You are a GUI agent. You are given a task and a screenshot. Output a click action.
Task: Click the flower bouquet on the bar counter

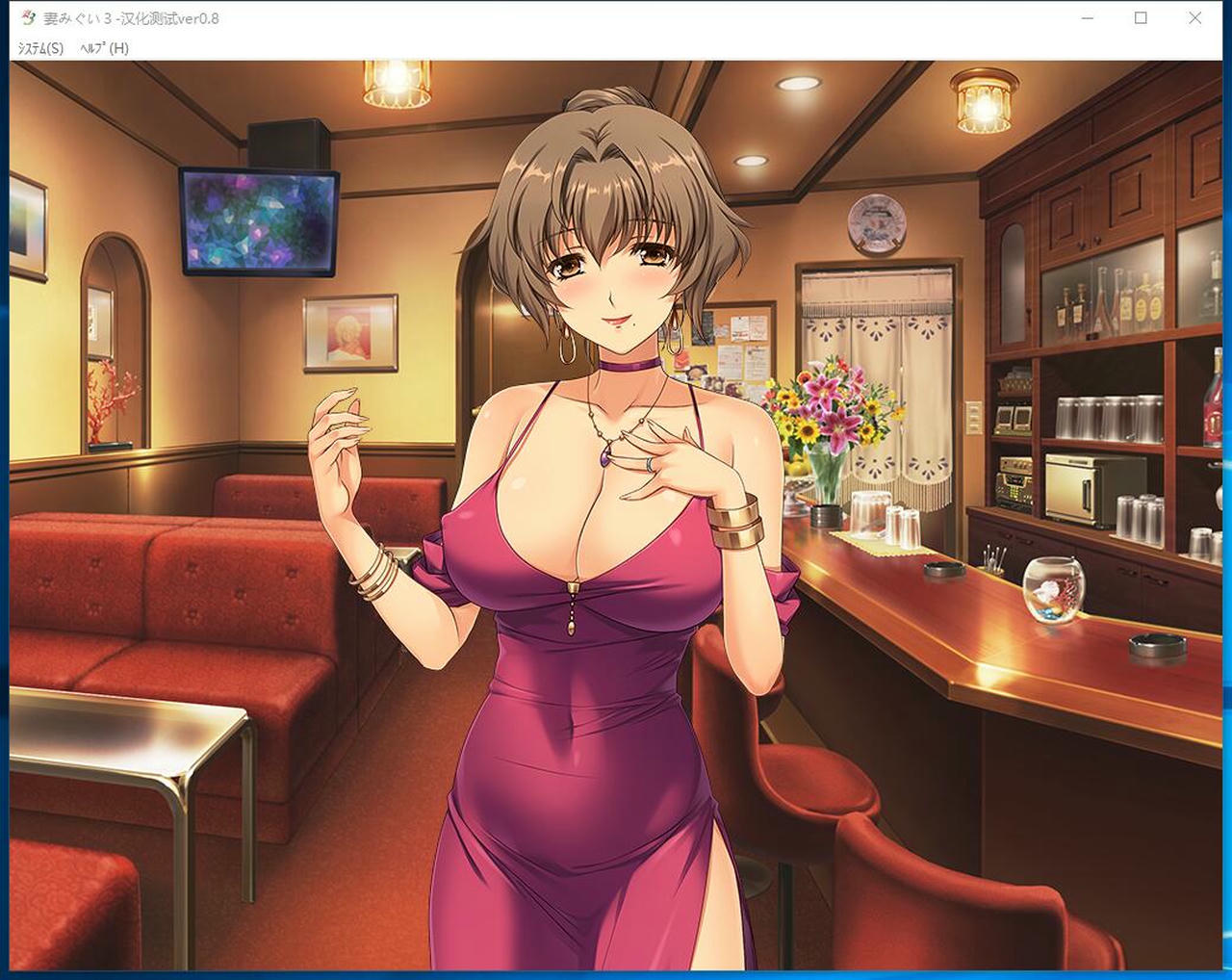click(x=834, y=409)
